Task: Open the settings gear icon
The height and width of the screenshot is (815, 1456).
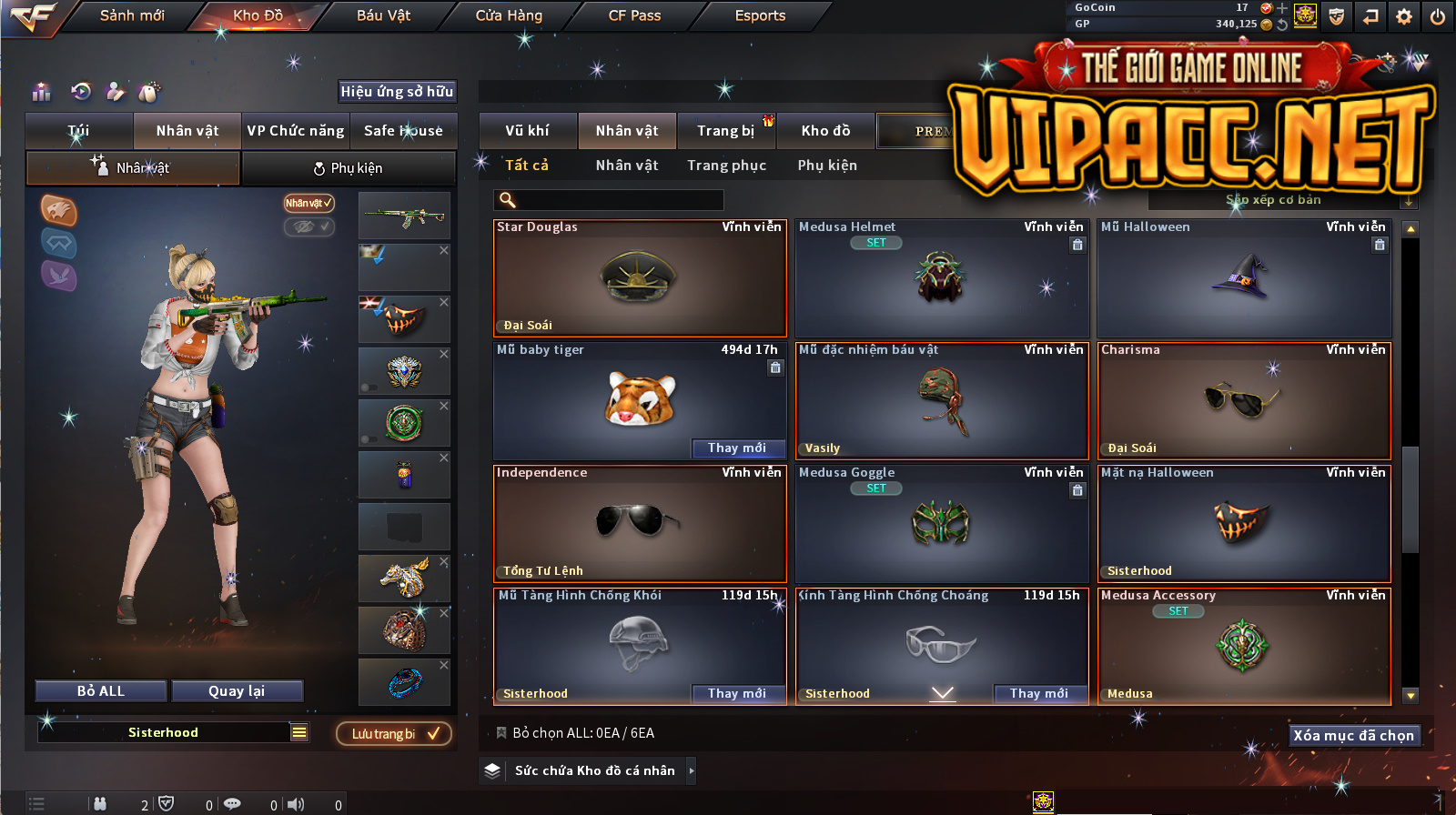Action: tap(1404, 16)
